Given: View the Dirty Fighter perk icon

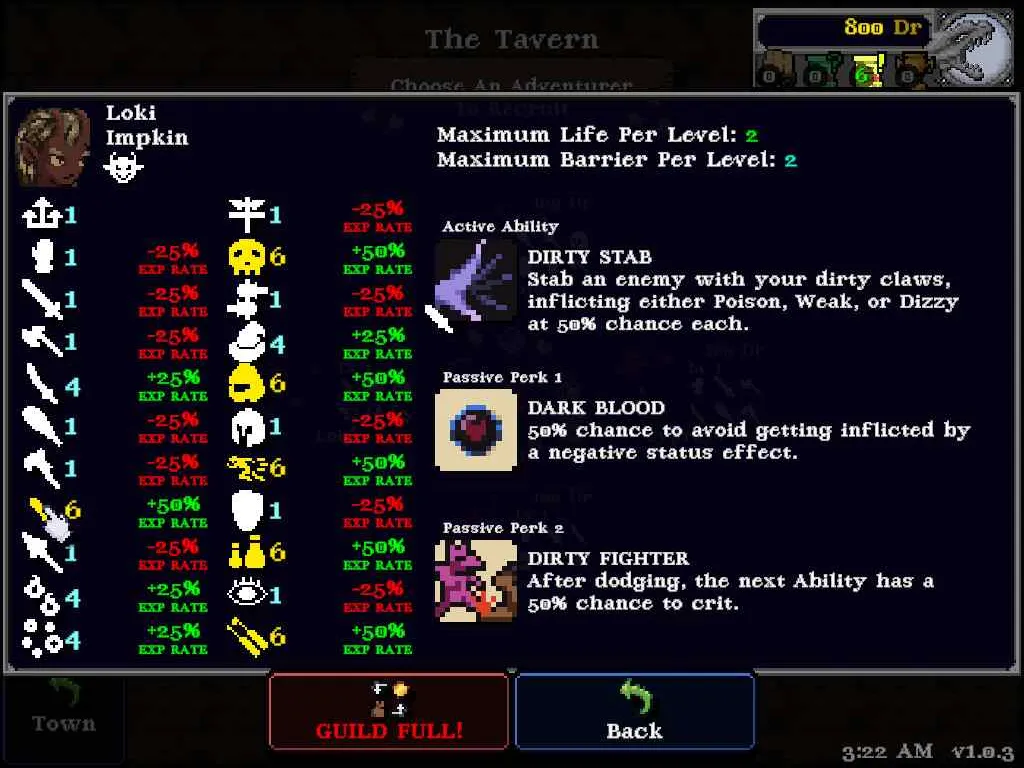Looking at the screenshot, I should (476, 581).
